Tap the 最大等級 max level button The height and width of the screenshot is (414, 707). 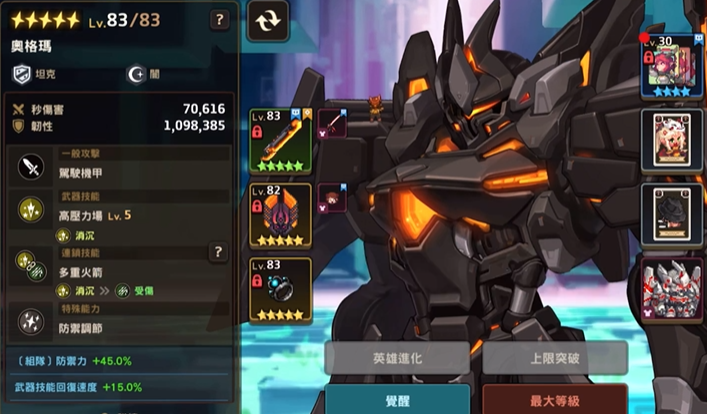[x=555, y=400]
